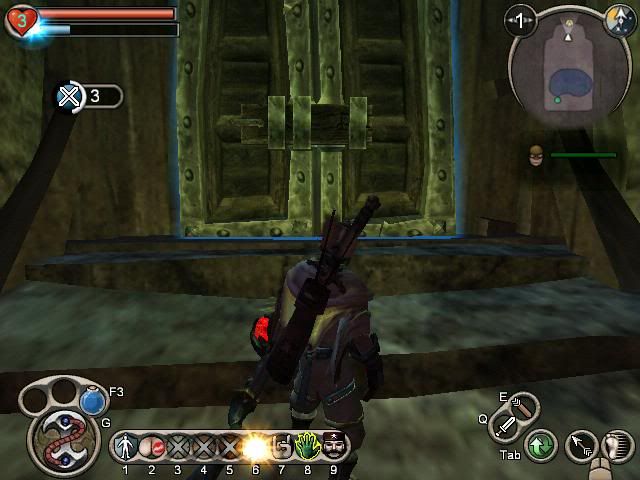The image size is (640, 480).
Task: Click the crossed swords combat multiplier badge
Action: (x=69, y=97)
